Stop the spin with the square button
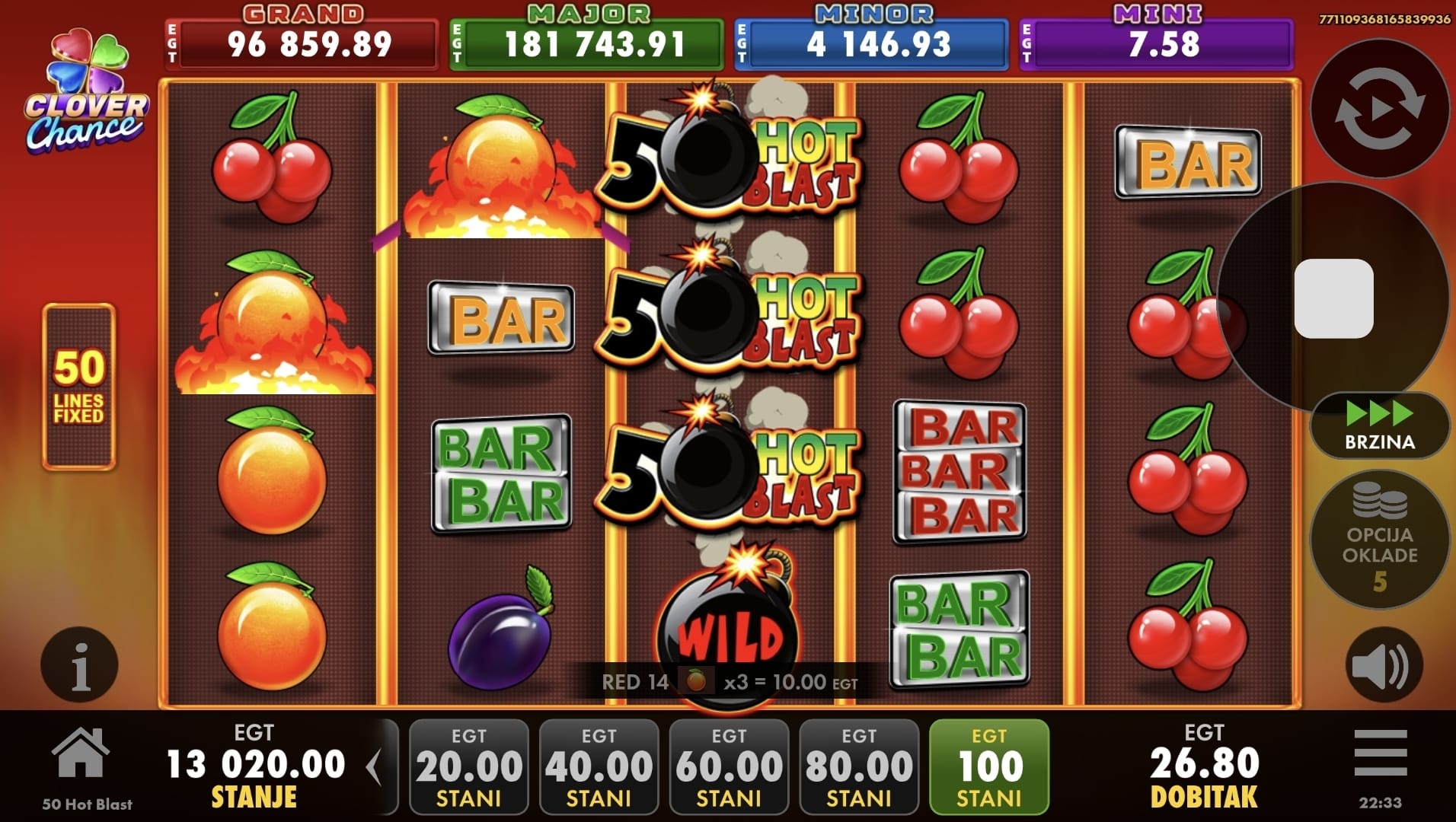 pos(1333,298)
